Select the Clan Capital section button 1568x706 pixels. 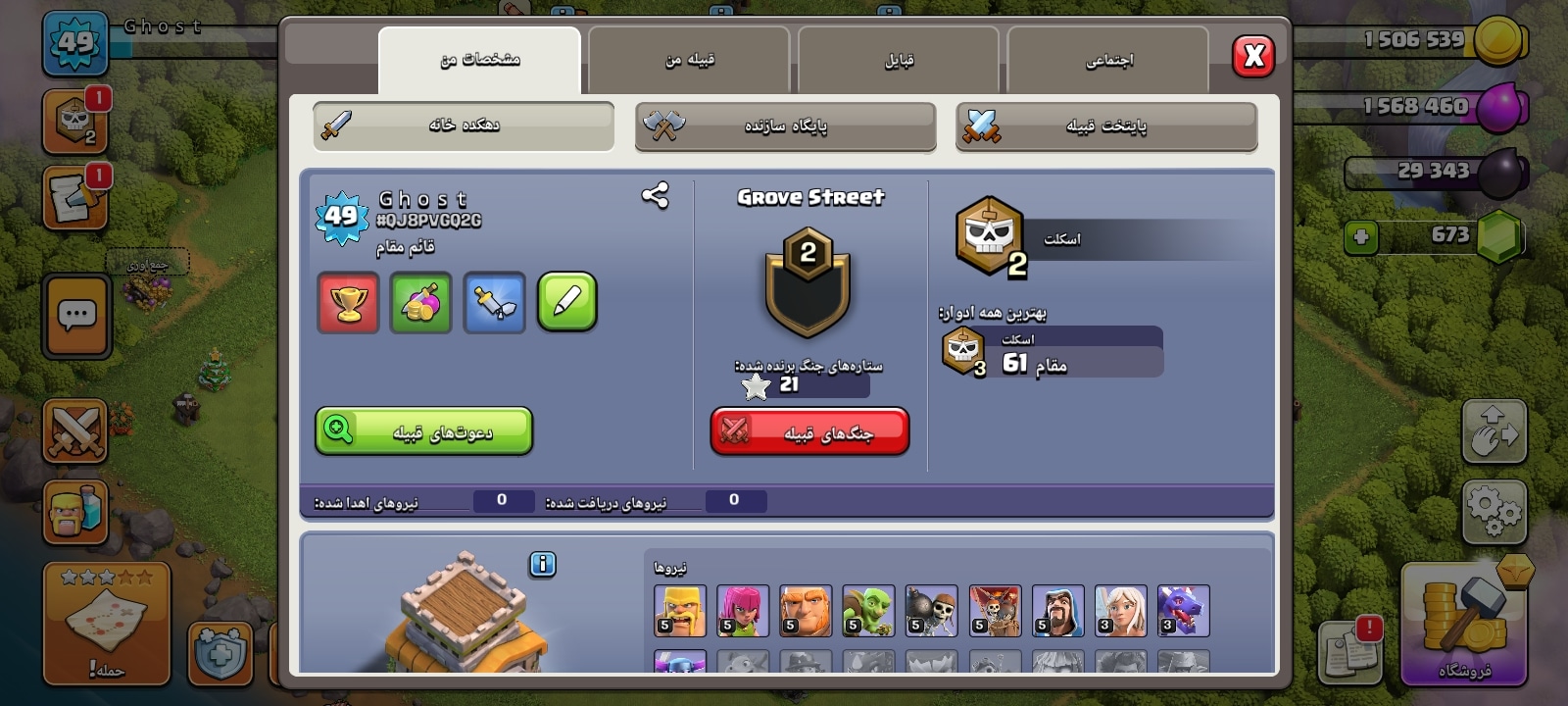[1106, 126]
